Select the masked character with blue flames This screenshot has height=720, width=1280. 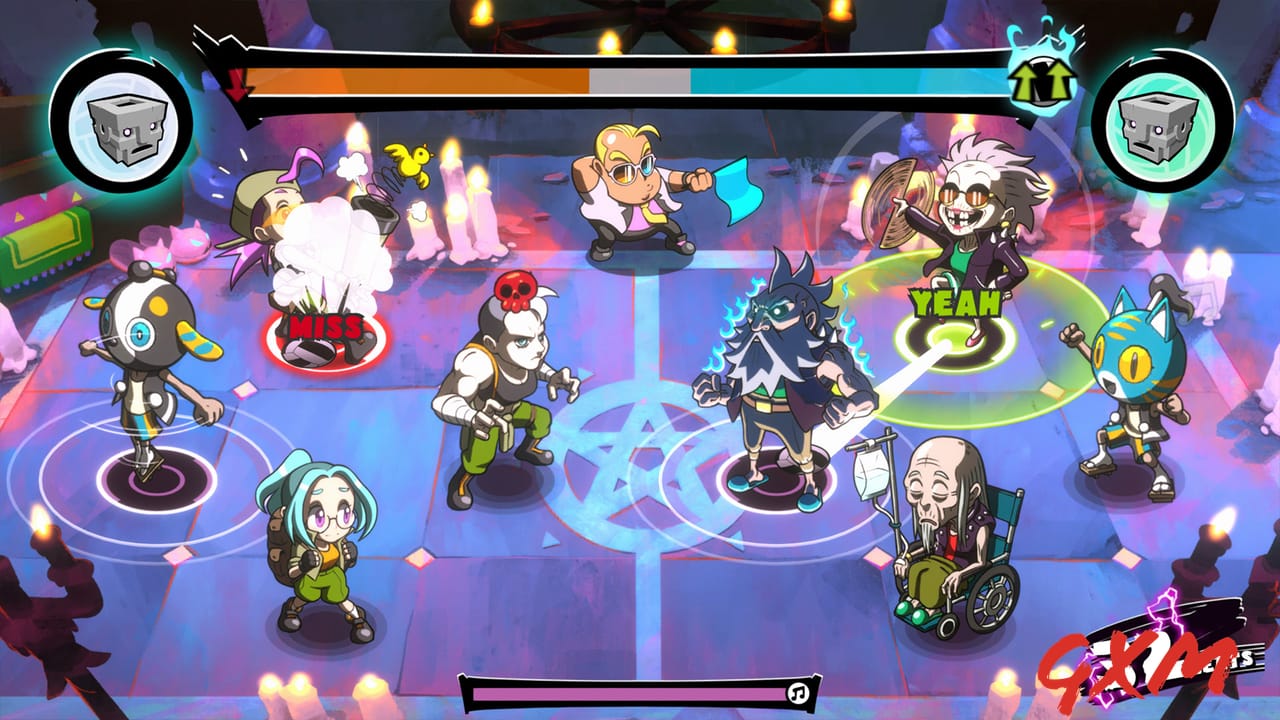point(780,360)
